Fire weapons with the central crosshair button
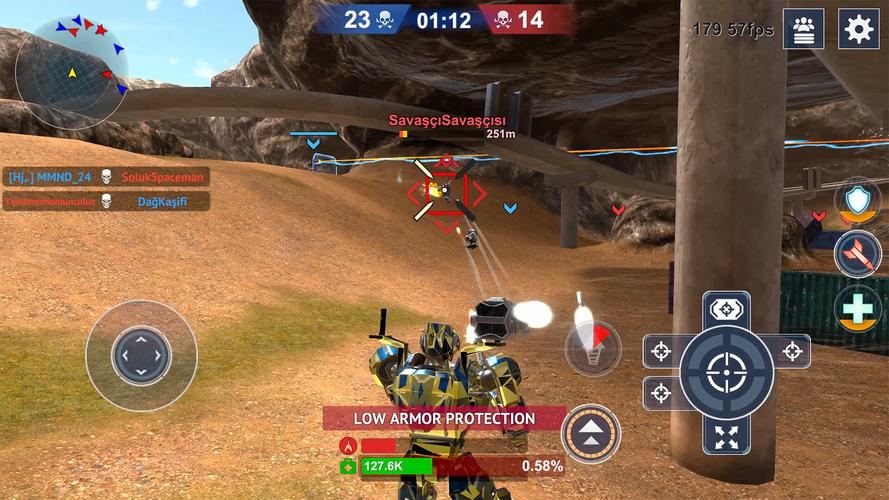 726,373
